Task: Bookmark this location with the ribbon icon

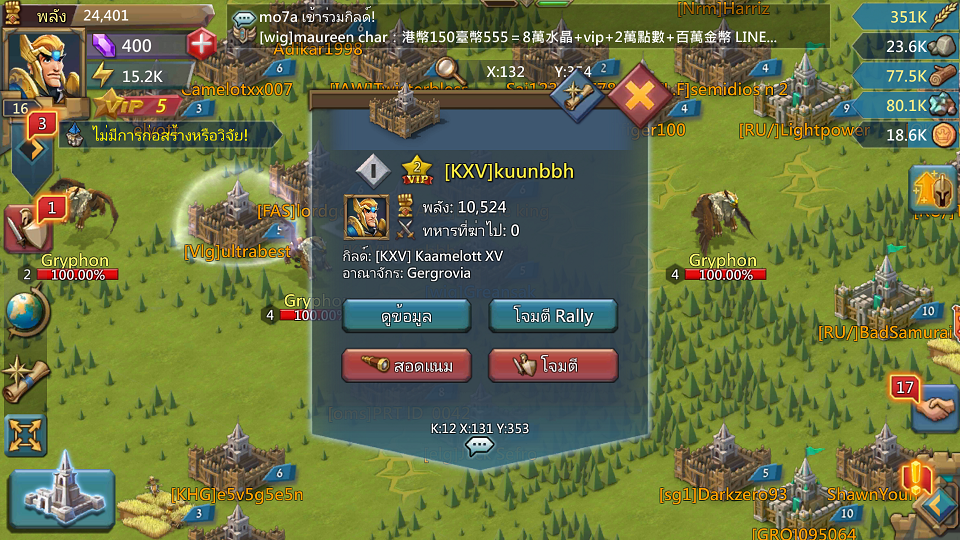Action: [578, 95]
